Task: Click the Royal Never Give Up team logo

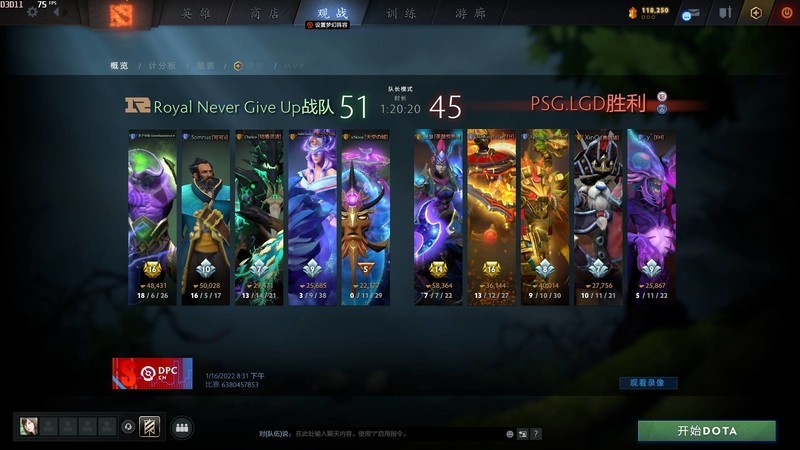Action: tap(137, 105)
